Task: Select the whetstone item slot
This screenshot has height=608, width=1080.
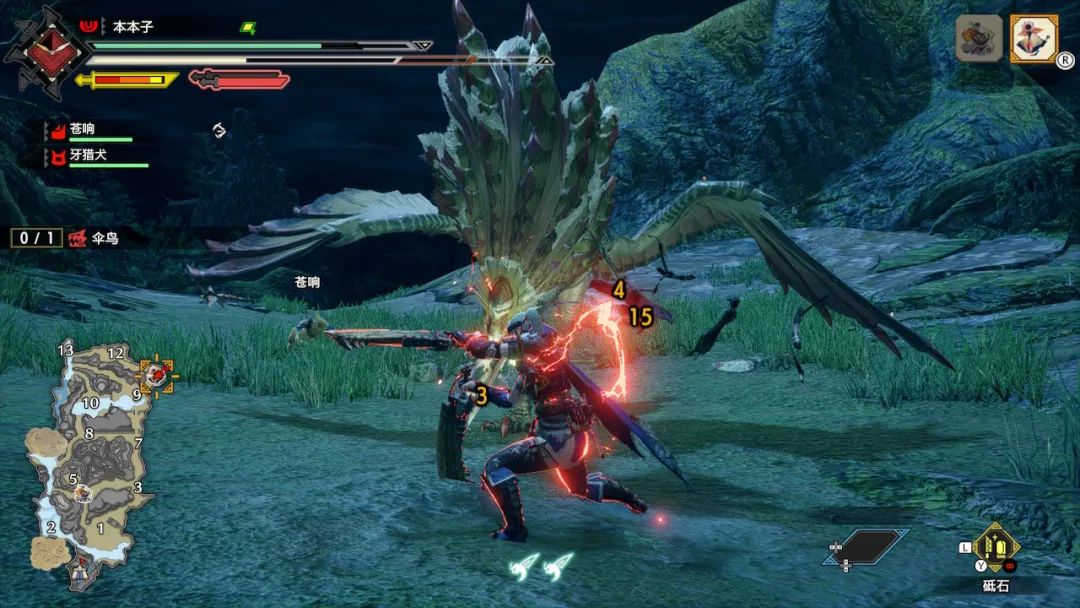Action: coord(996,547)
